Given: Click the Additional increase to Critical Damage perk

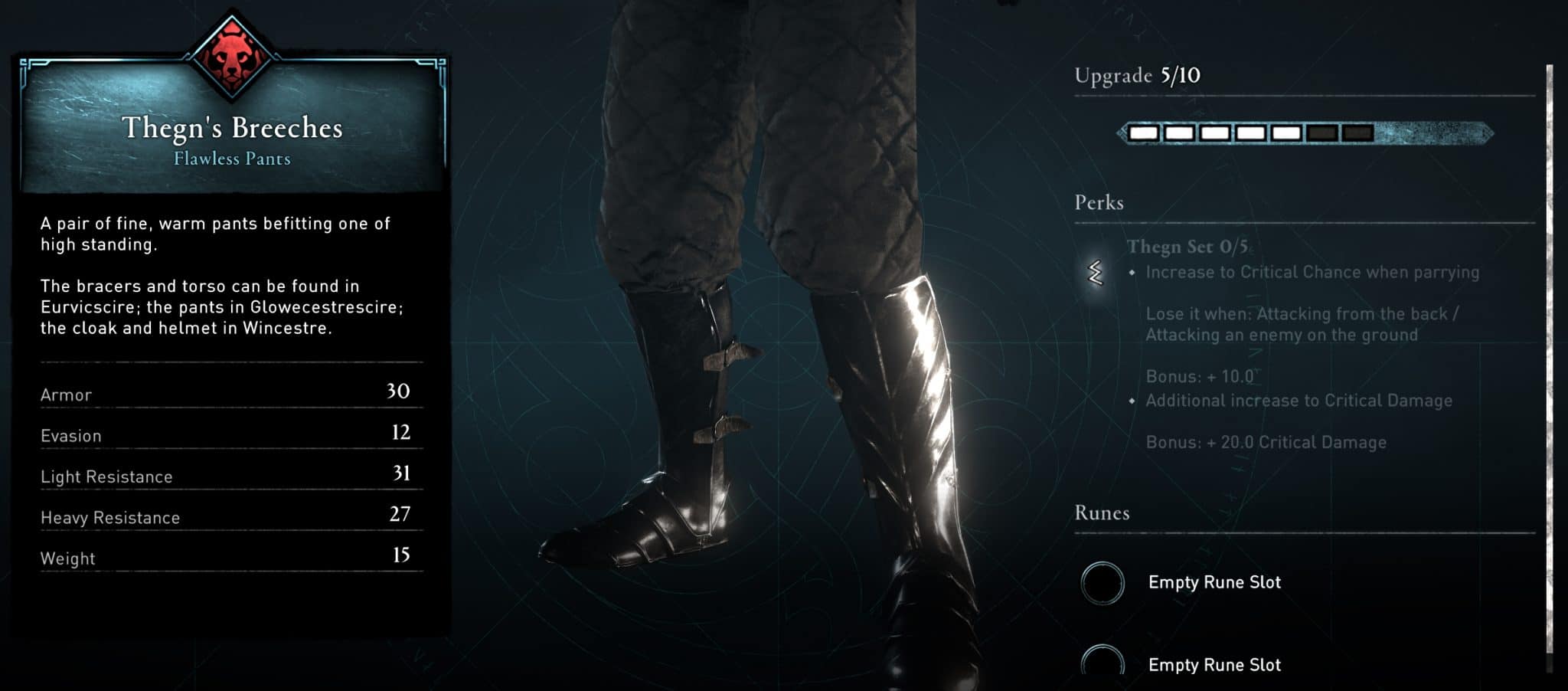Looking at the screenshot, I should click(x=1299, y=400).
